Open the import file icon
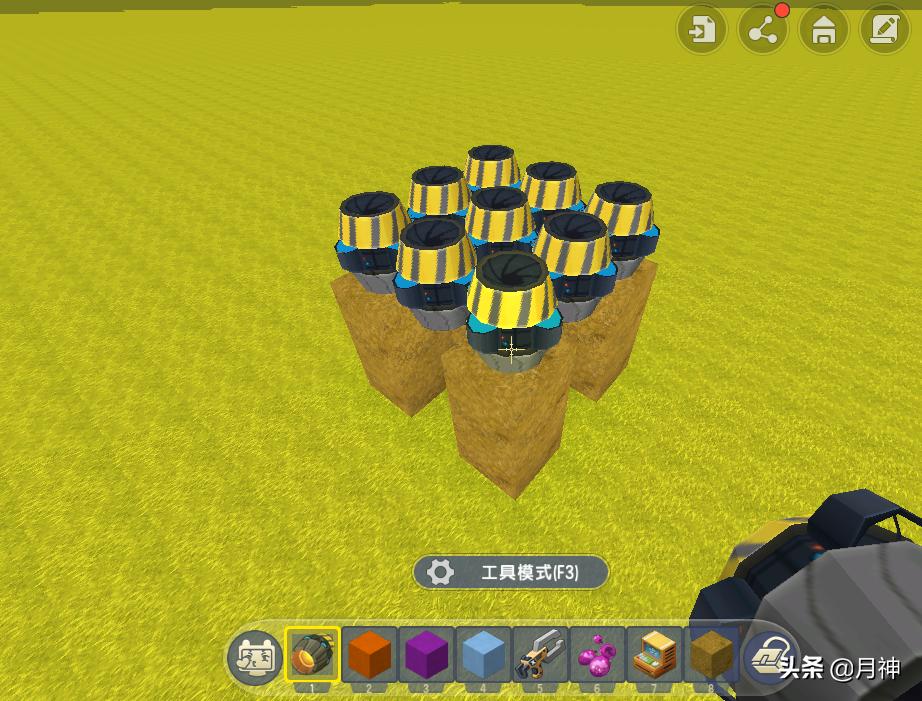The width and height of the screenshot is (922, 701). point(703,31)
